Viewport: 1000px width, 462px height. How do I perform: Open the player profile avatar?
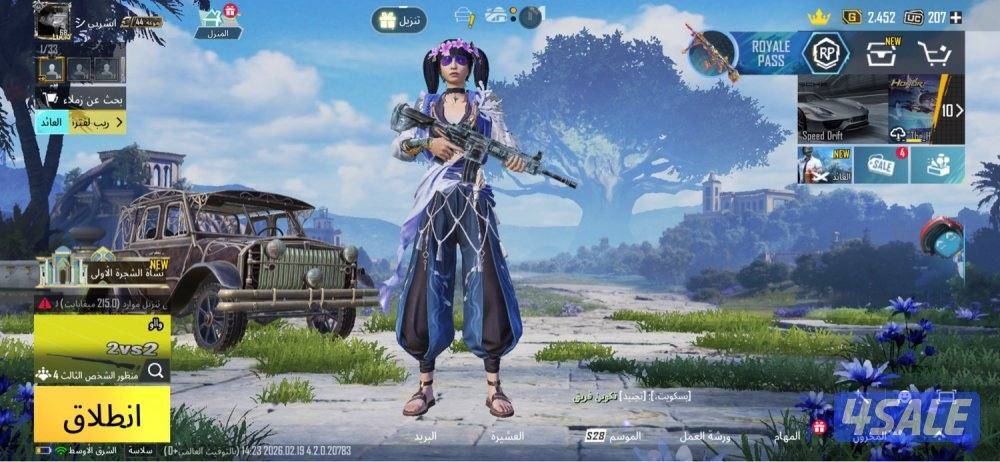[x=52, y=18]
